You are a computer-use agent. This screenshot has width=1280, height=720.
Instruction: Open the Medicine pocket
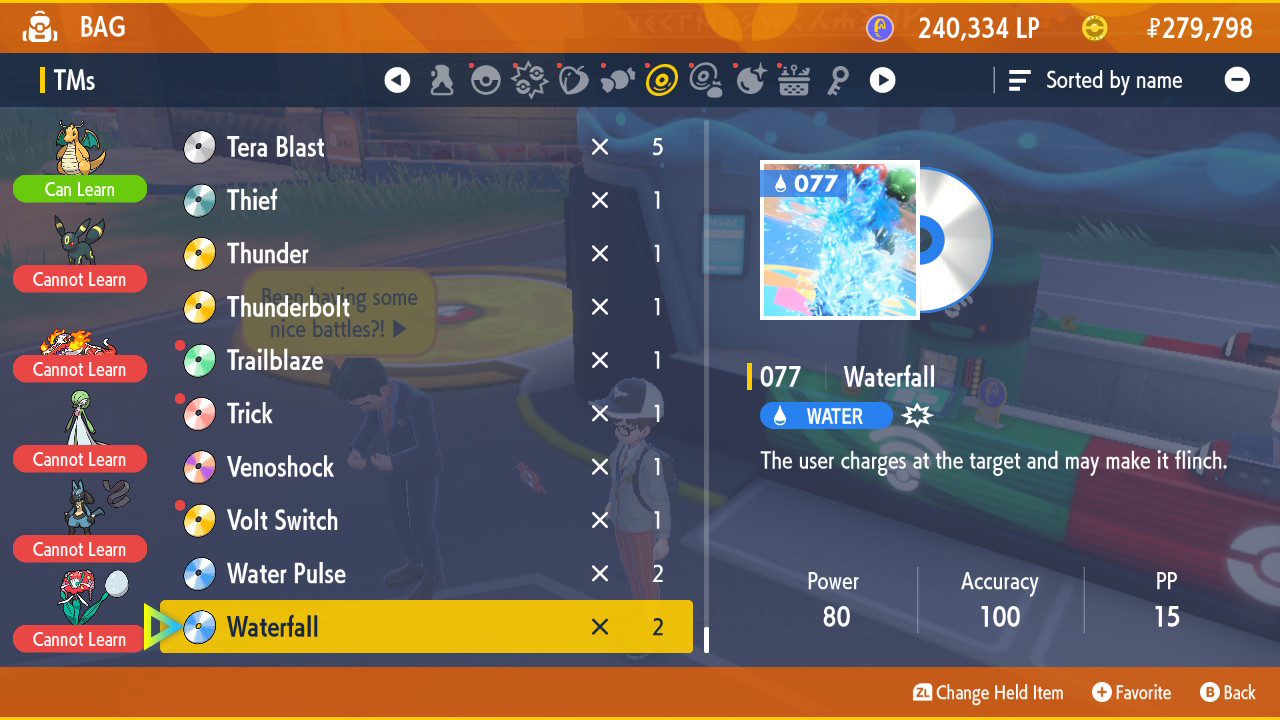(440, 80)
